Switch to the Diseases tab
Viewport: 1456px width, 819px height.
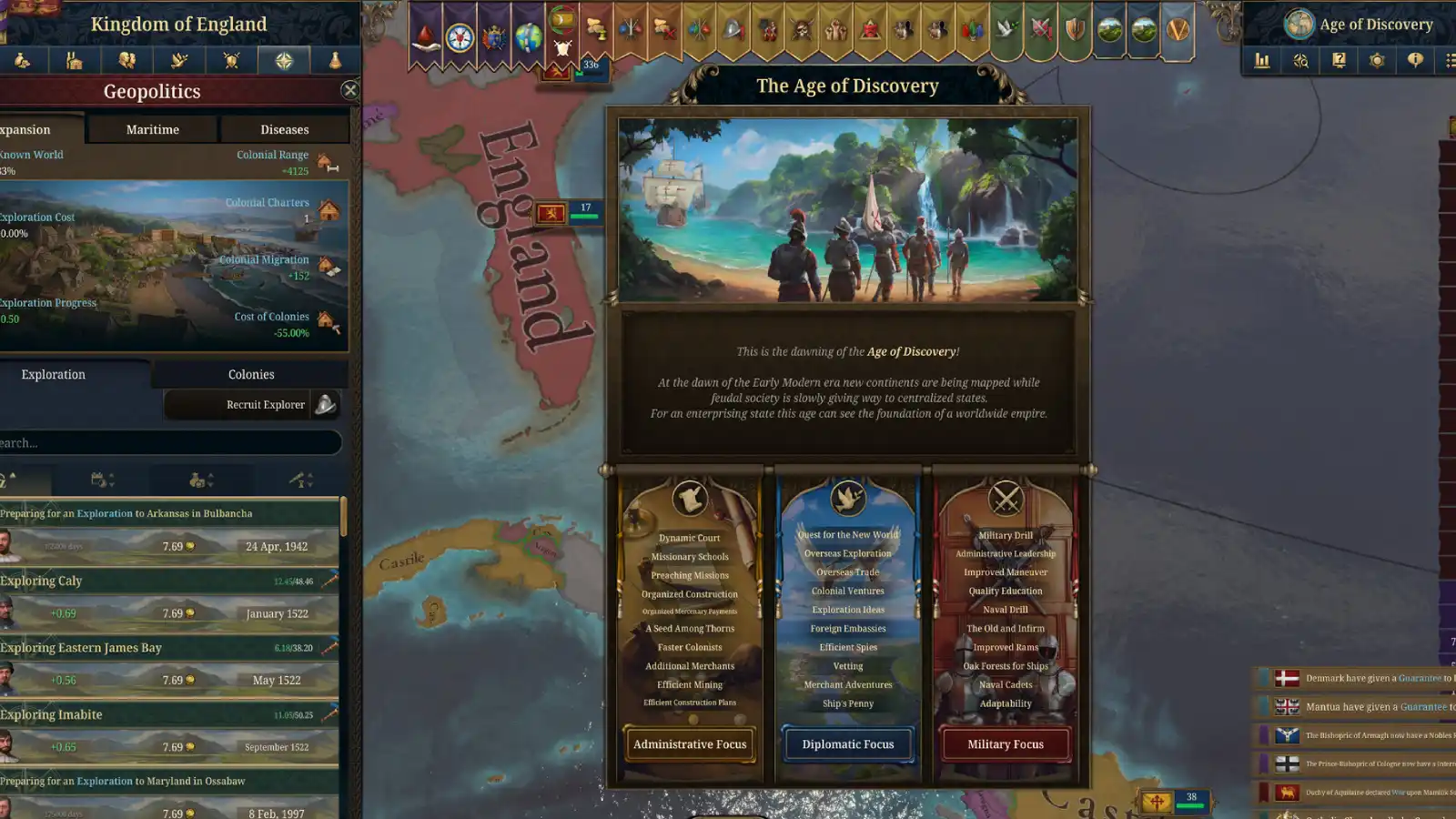click(x=285, y=129)
